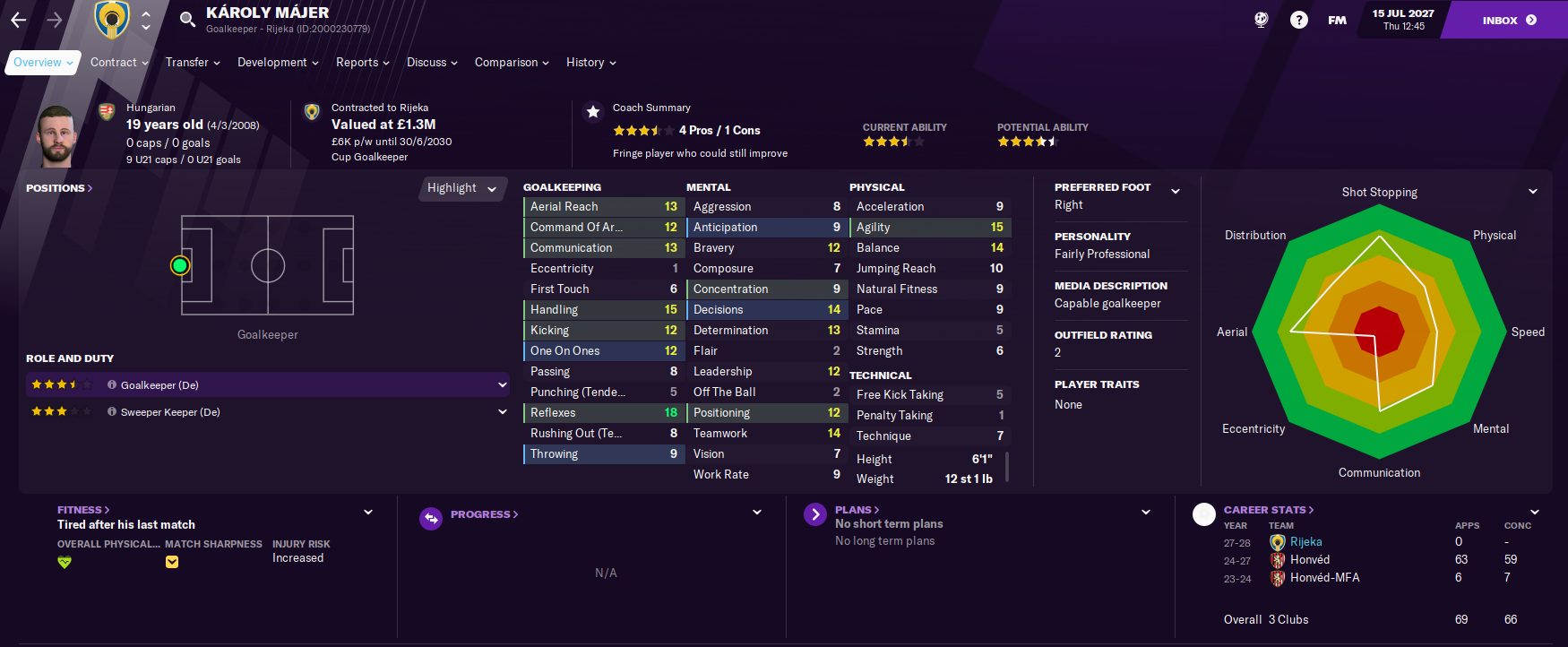
Task: Click the search magnifier icon
Action: [187, 19]
